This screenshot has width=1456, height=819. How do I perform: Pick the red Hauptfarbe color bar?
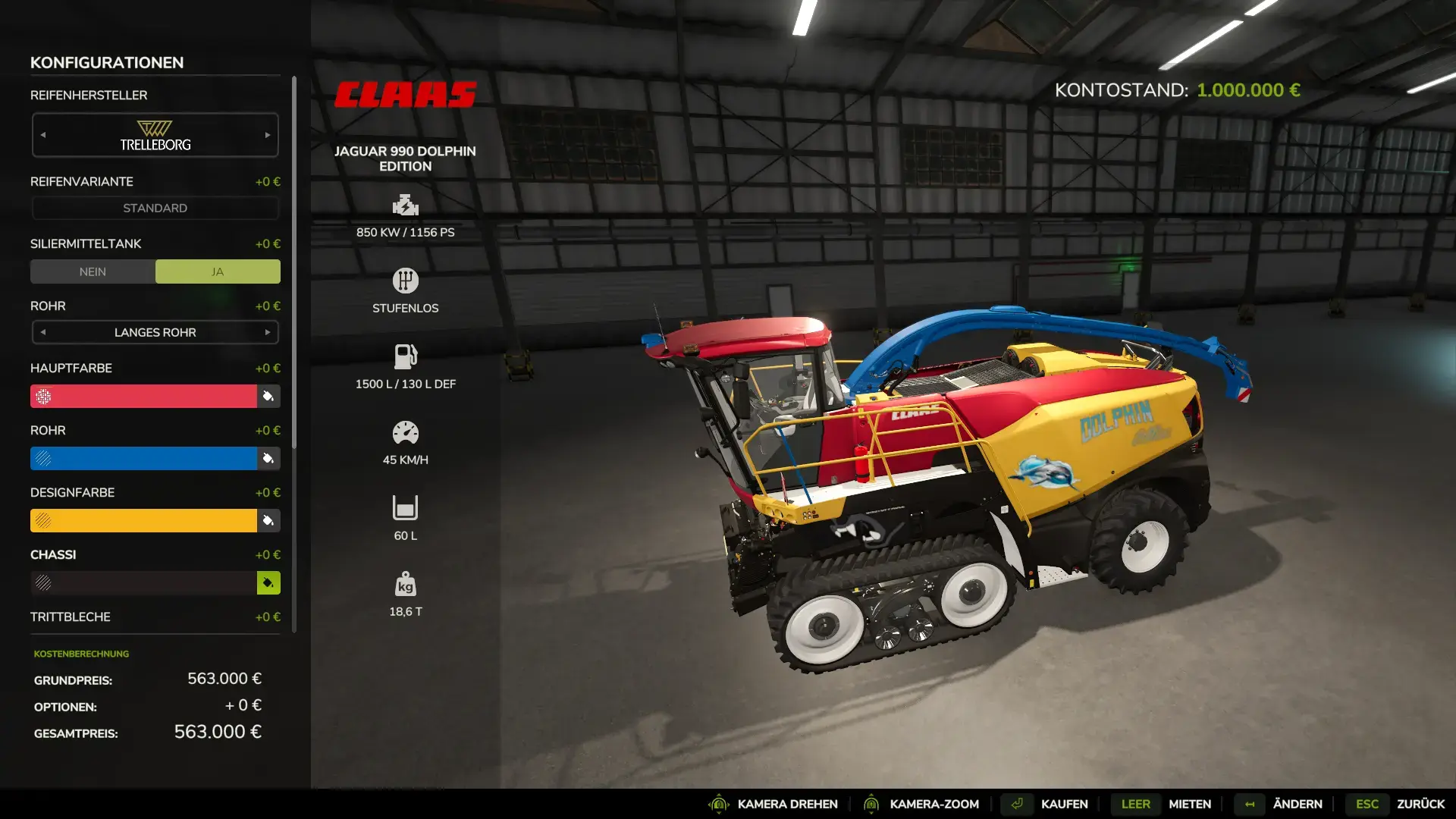tap(144, 396)
